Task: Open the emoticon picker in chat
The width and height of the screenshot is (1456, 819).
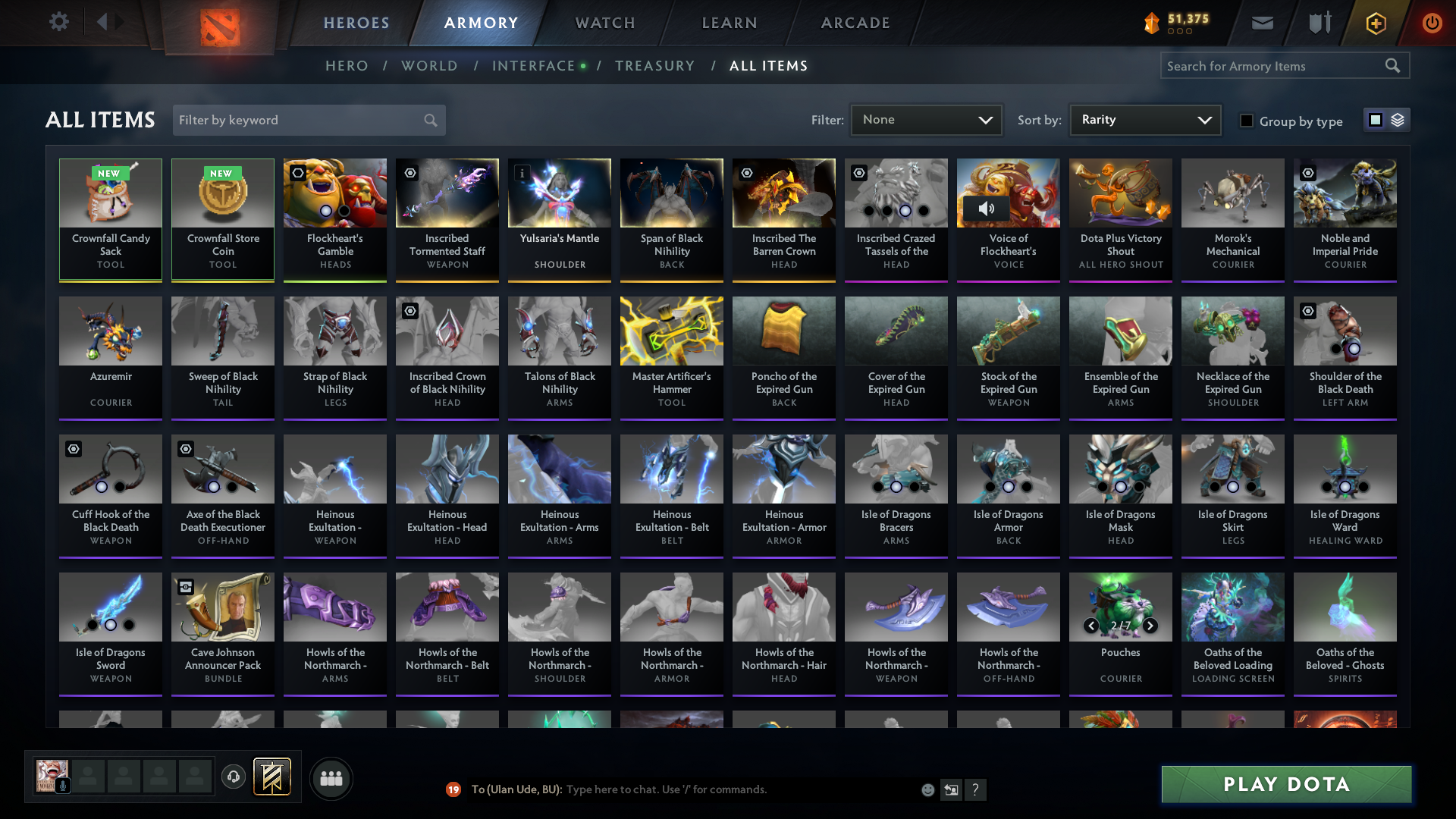Action: (x=927, y=789)
